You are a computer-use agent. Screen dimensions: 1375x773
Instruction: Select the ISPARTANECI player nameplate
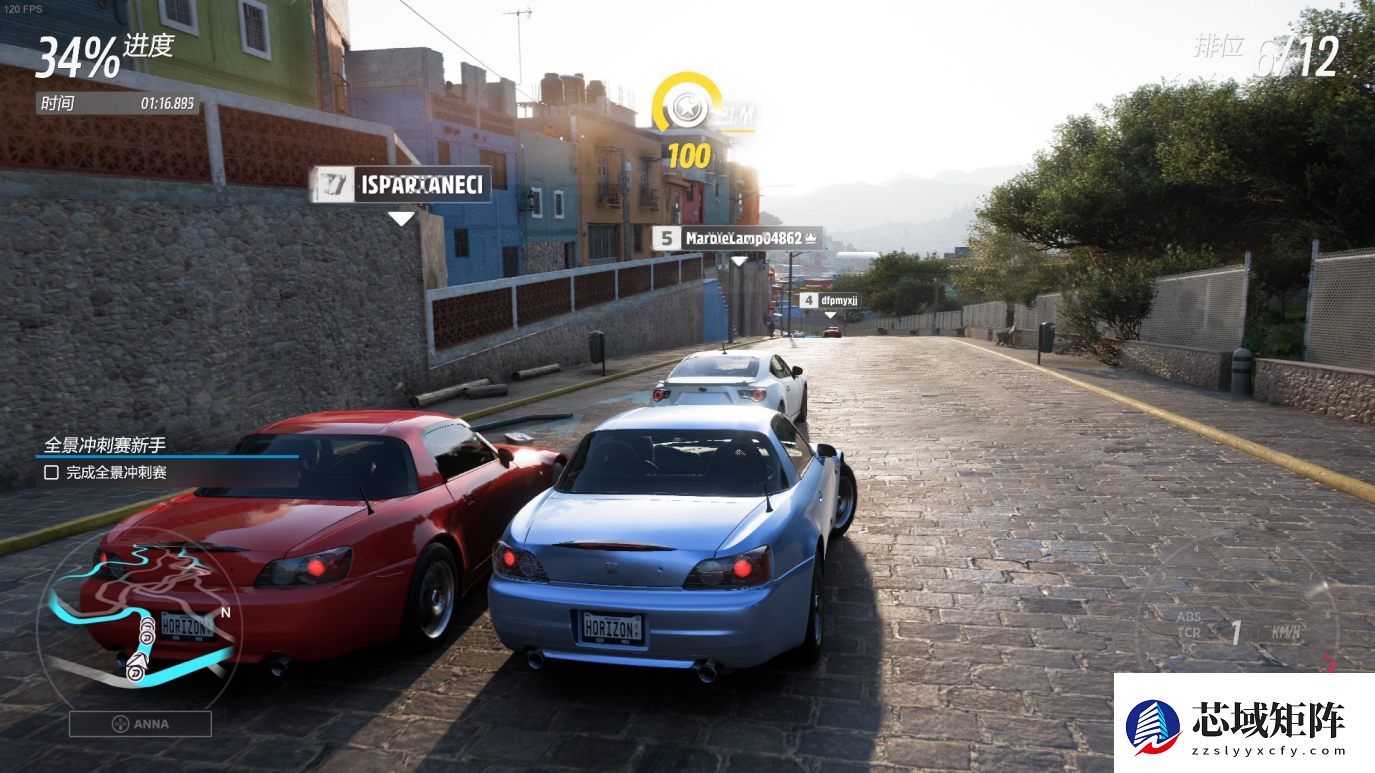pyautogui.click(x=401, y=185)
